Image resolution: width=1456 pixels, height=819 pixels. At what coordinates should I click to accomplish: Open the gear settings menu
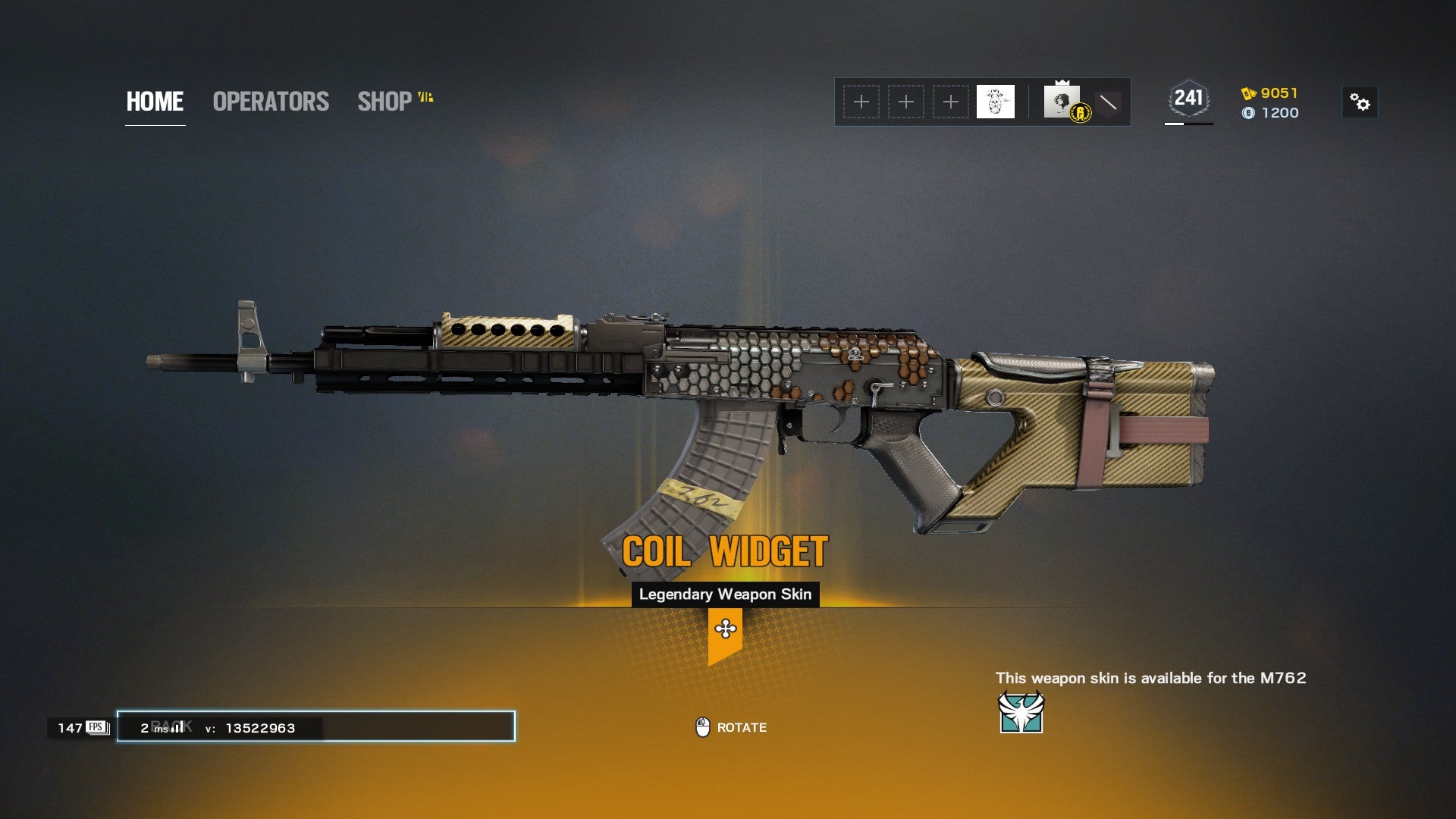1360,102
